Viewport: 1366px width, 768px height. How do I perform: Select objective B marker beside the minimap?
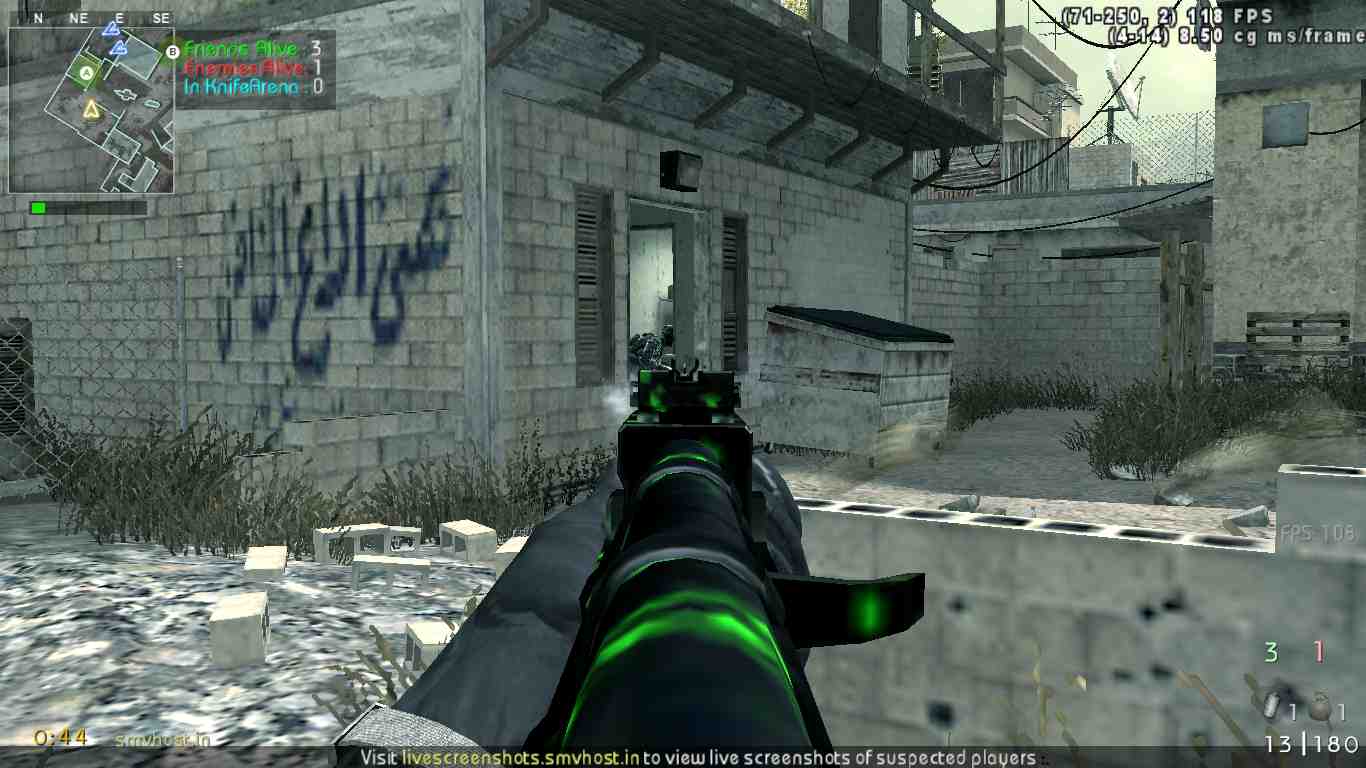[x=172, y=50]
